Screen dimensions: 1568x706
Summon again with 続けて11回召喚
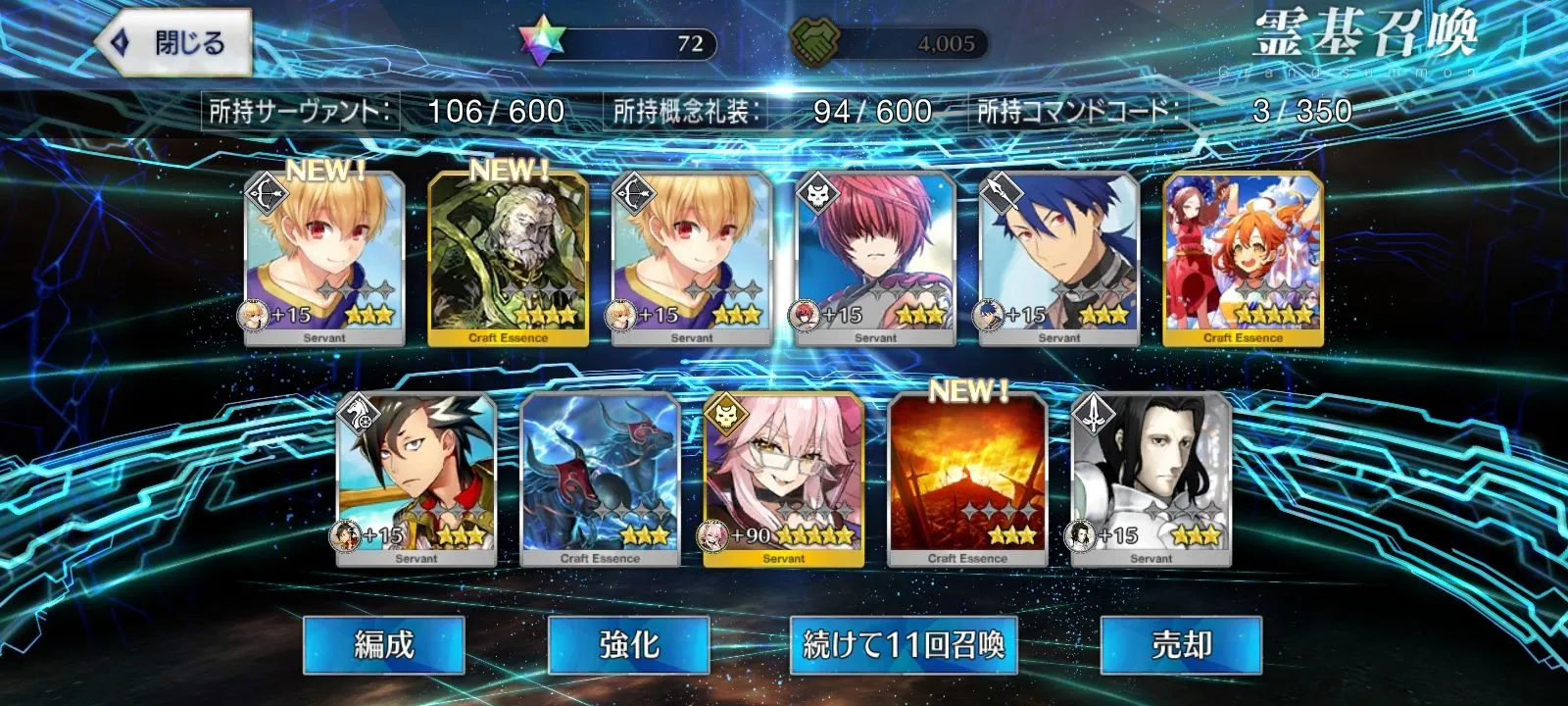(x=903, y=645)
